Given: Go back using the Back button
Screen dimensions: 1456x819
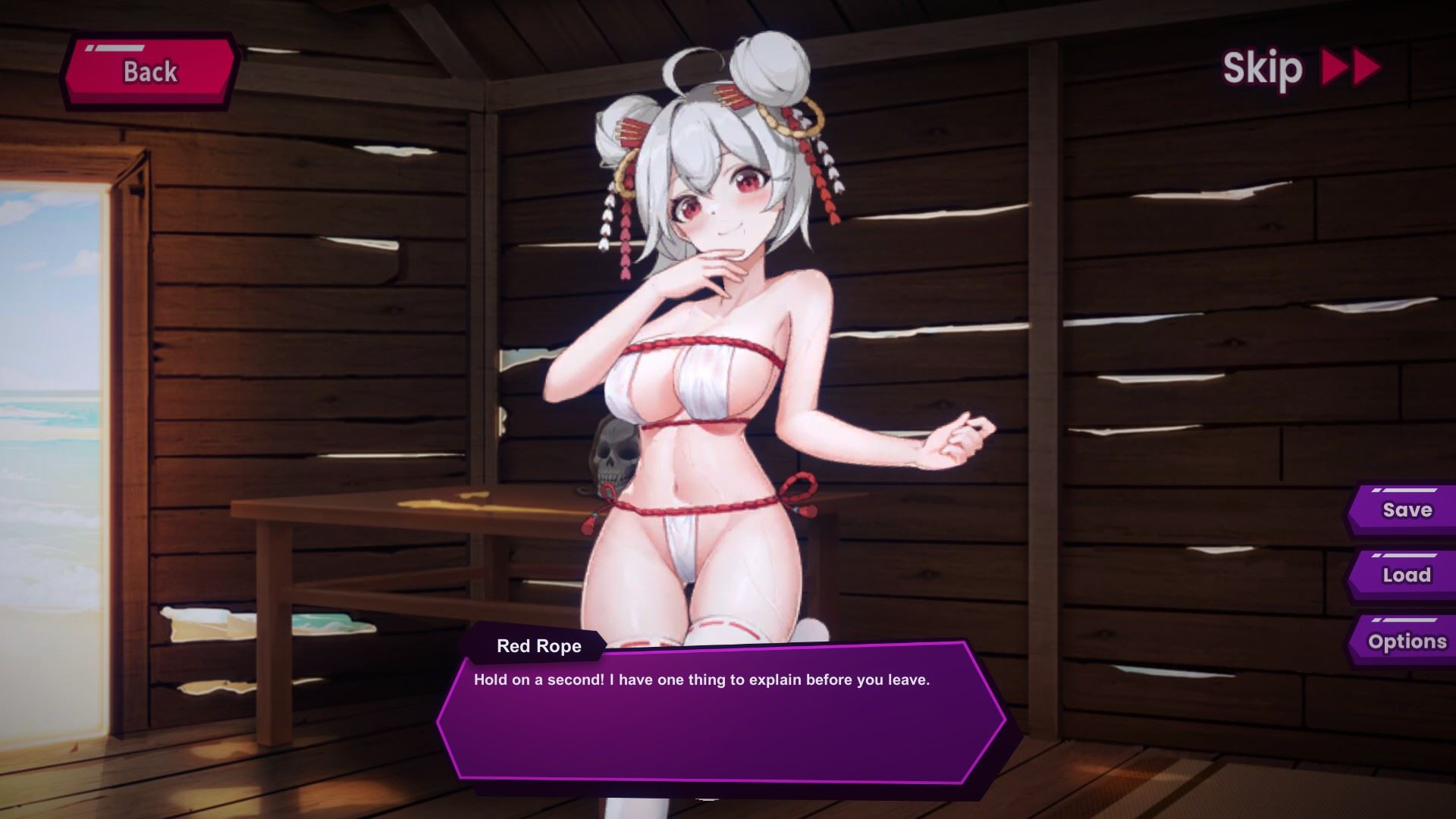Looking at the screenshot, I should pyautogui.click(x=150, y=72).
